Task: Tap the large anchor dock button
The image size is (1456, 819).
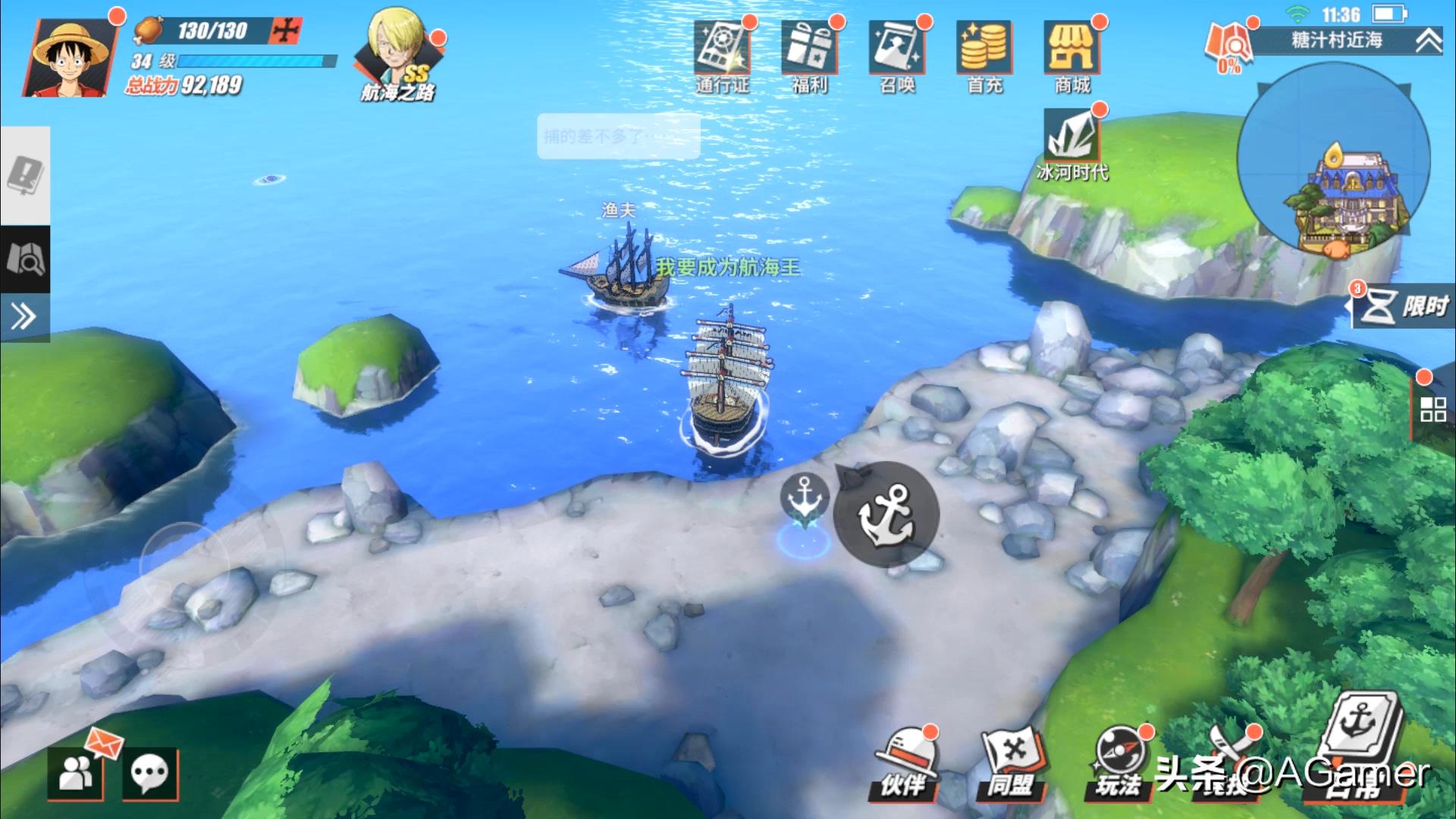Action: tap(886, 514)
